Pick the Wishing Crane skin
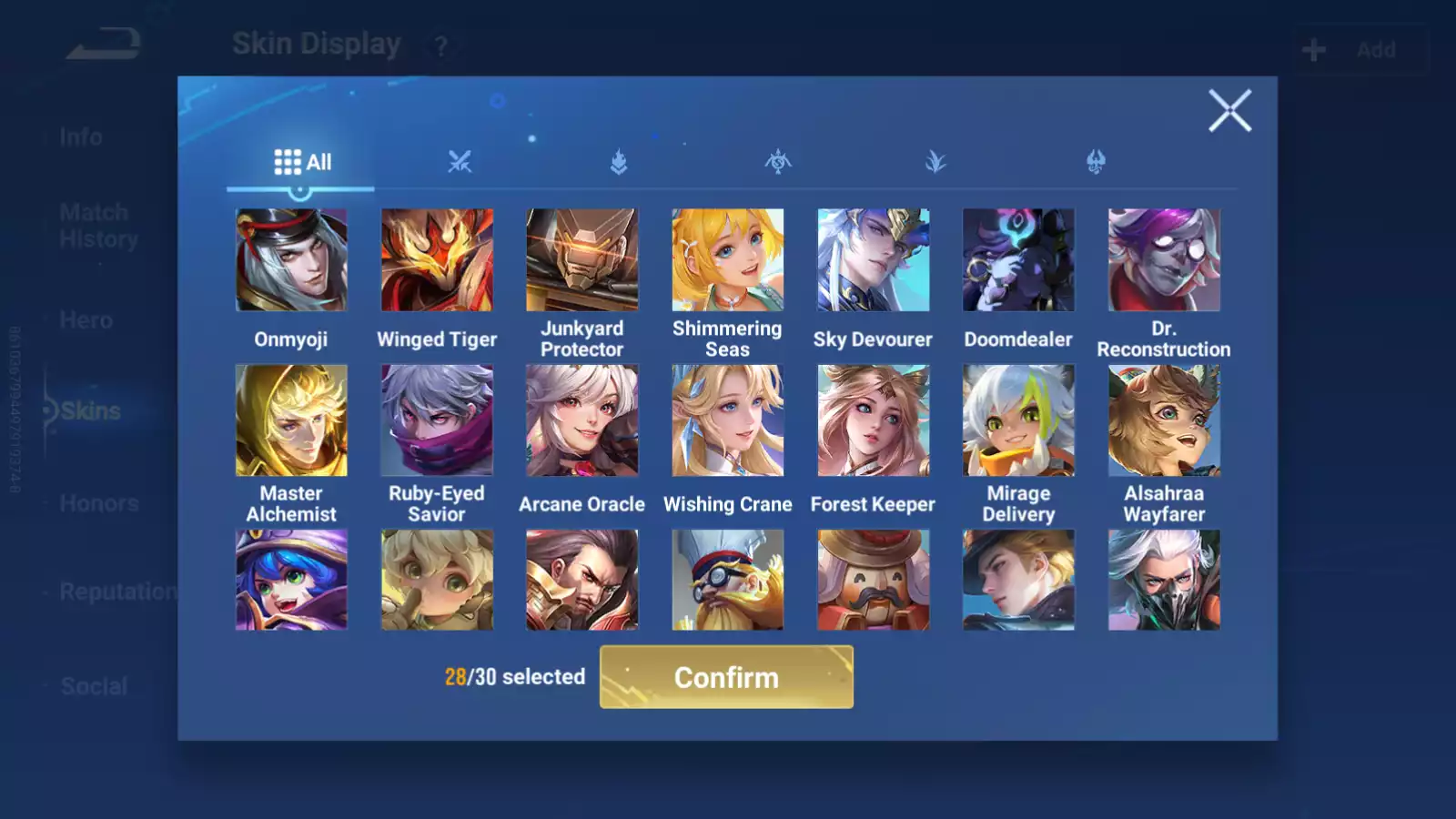Image resolution: width=1456 pixels, height=819 pixels. [x=727, y=420]
